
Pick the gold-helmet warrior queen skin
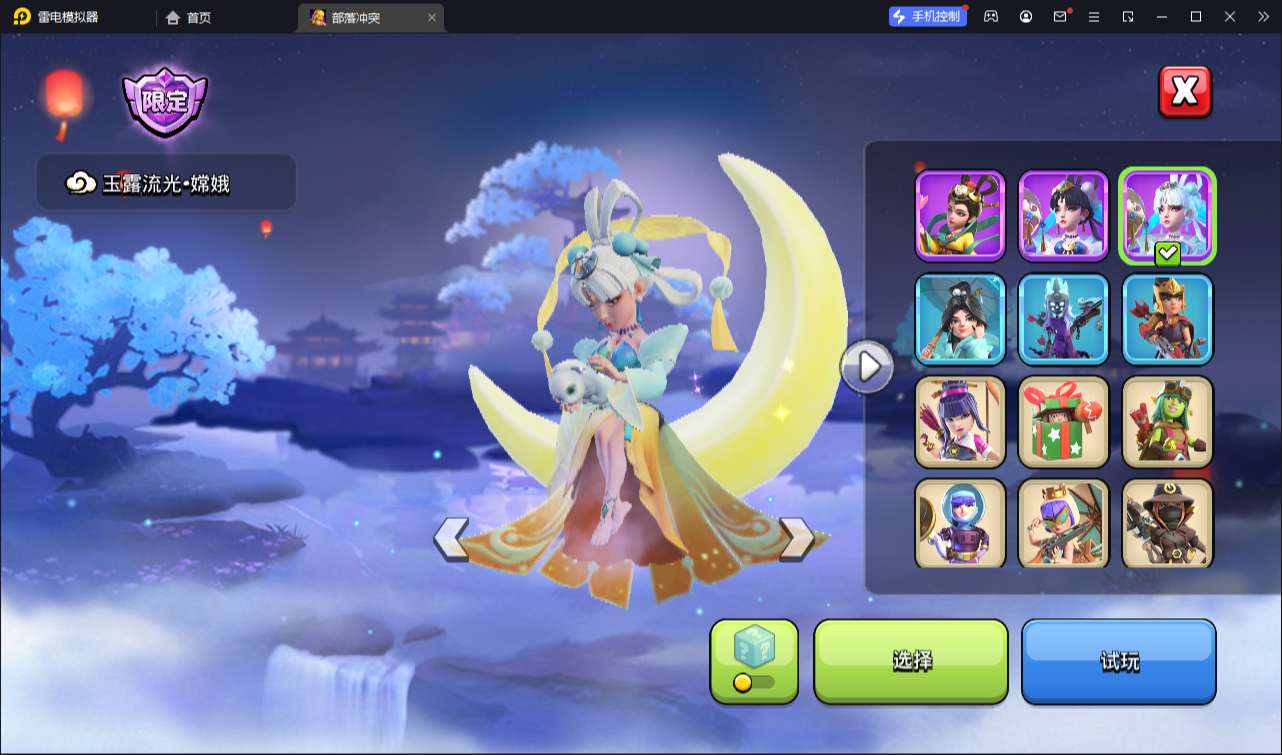pyautogui.click(x=1167, y=319)
